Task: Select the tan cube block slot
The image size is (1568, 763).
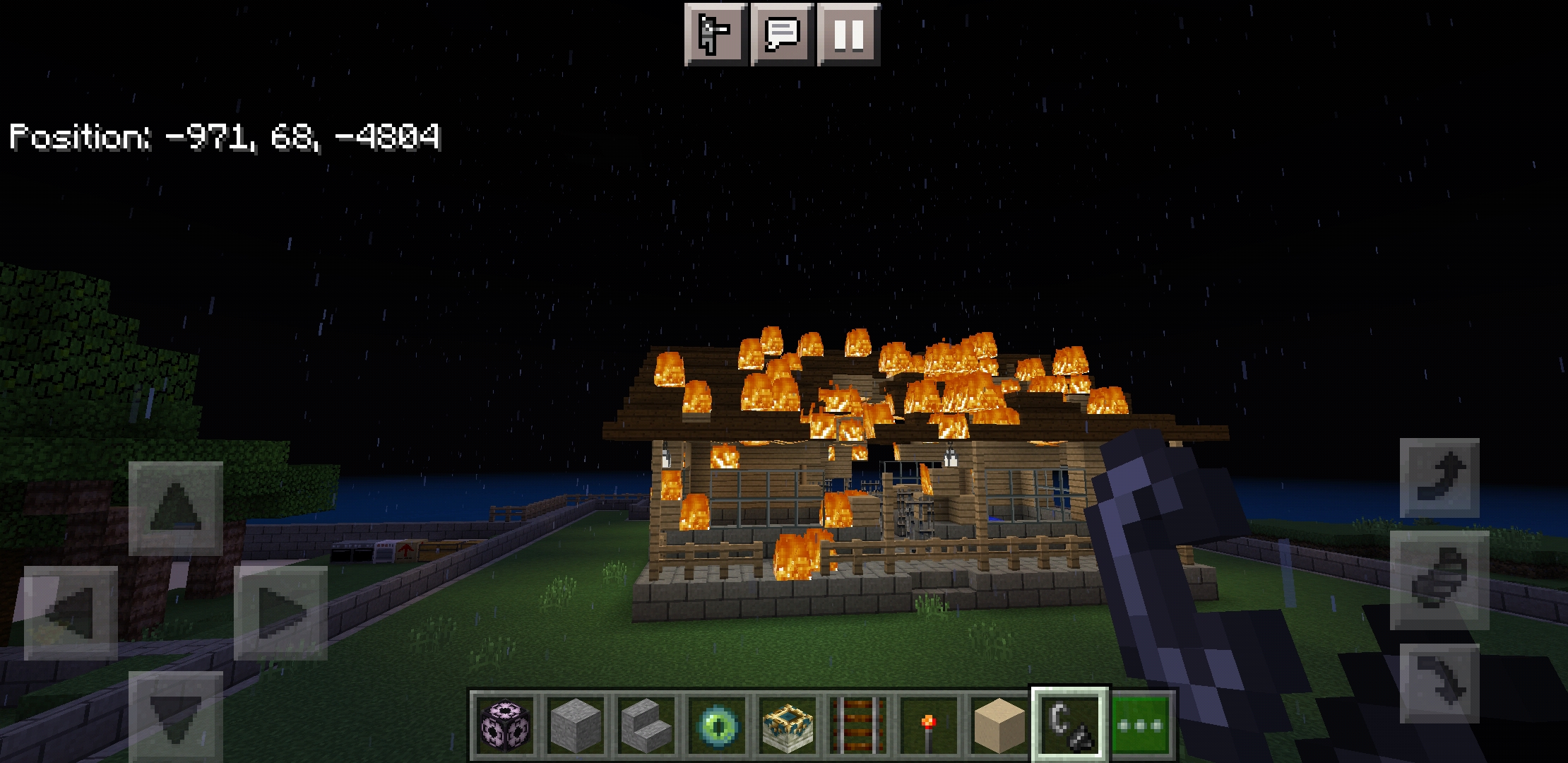Action: pyautogui.click(x=999, y=726)
